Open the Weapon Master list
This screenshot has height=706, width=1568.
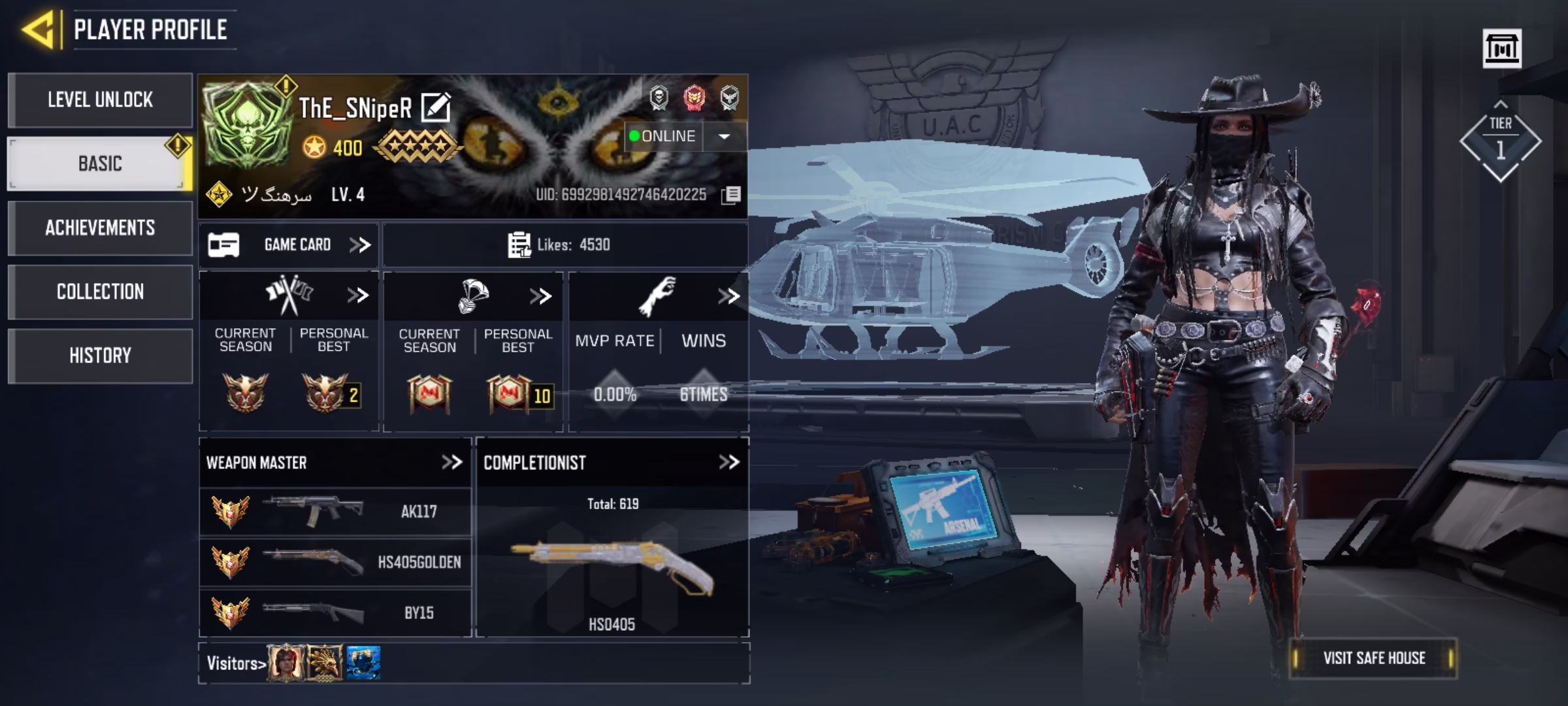tap(451, 463)
